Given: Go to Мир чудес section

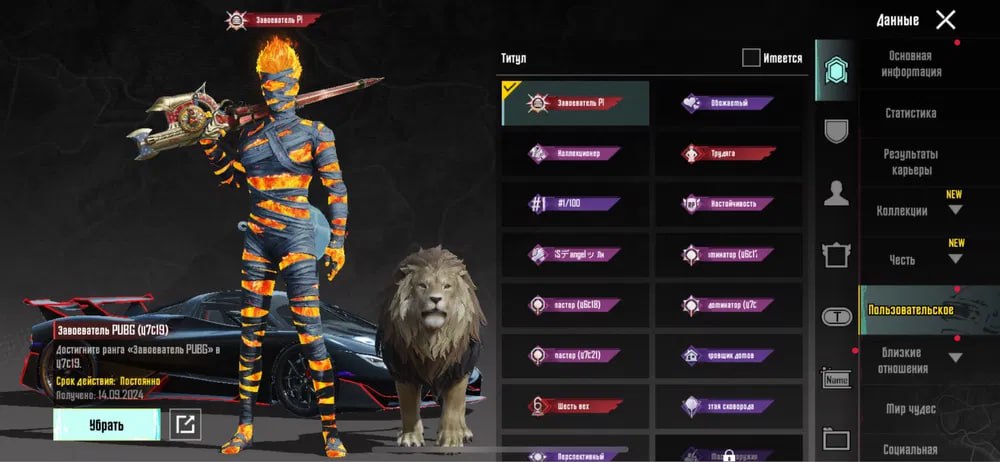Looking at the screenshot, I should [910, 409].
